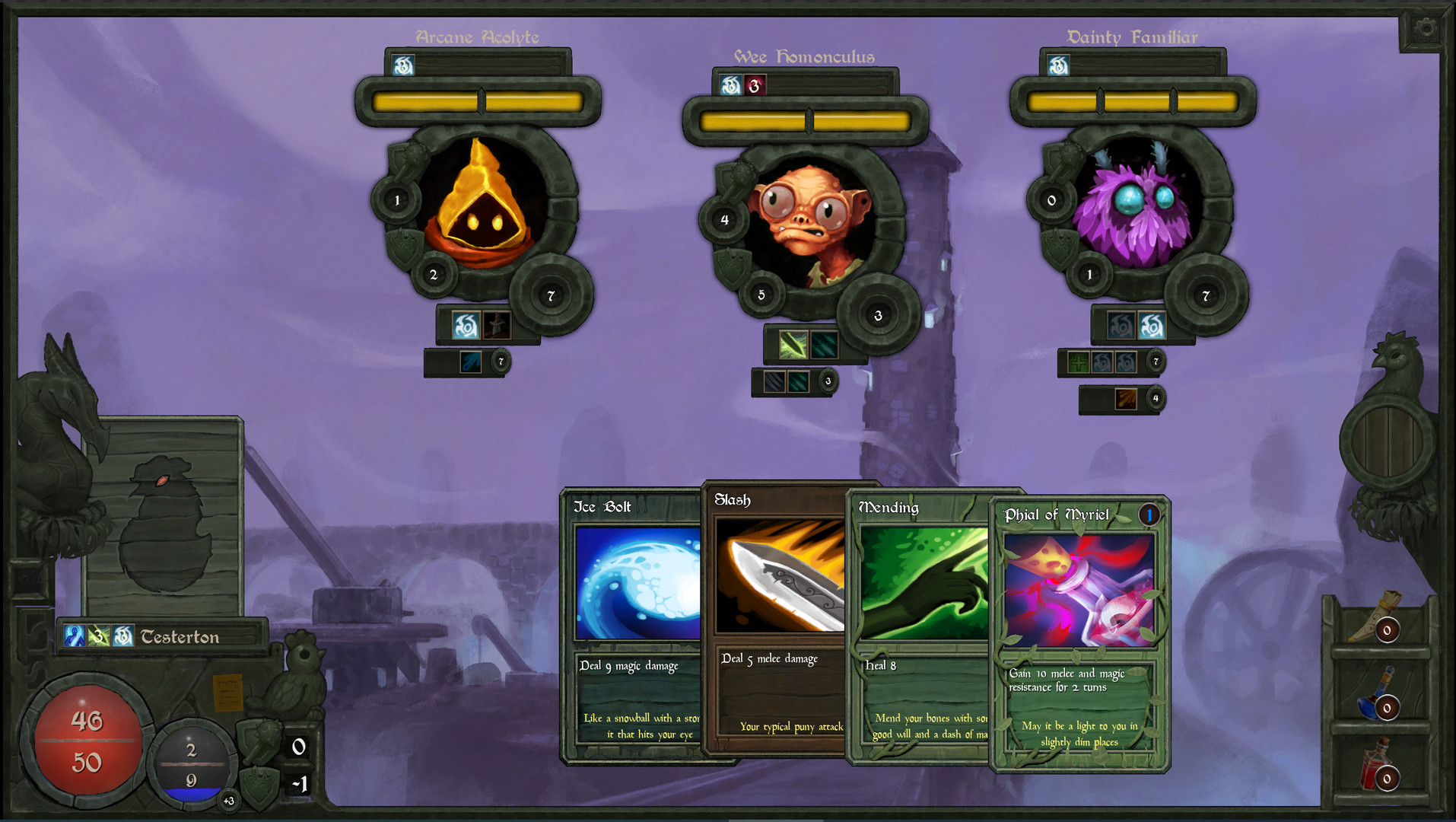The width and height of the screenshot is (1456, 822).
Task: Click the swirl buff icon above Dainty Familiar
Action: 1057,65
